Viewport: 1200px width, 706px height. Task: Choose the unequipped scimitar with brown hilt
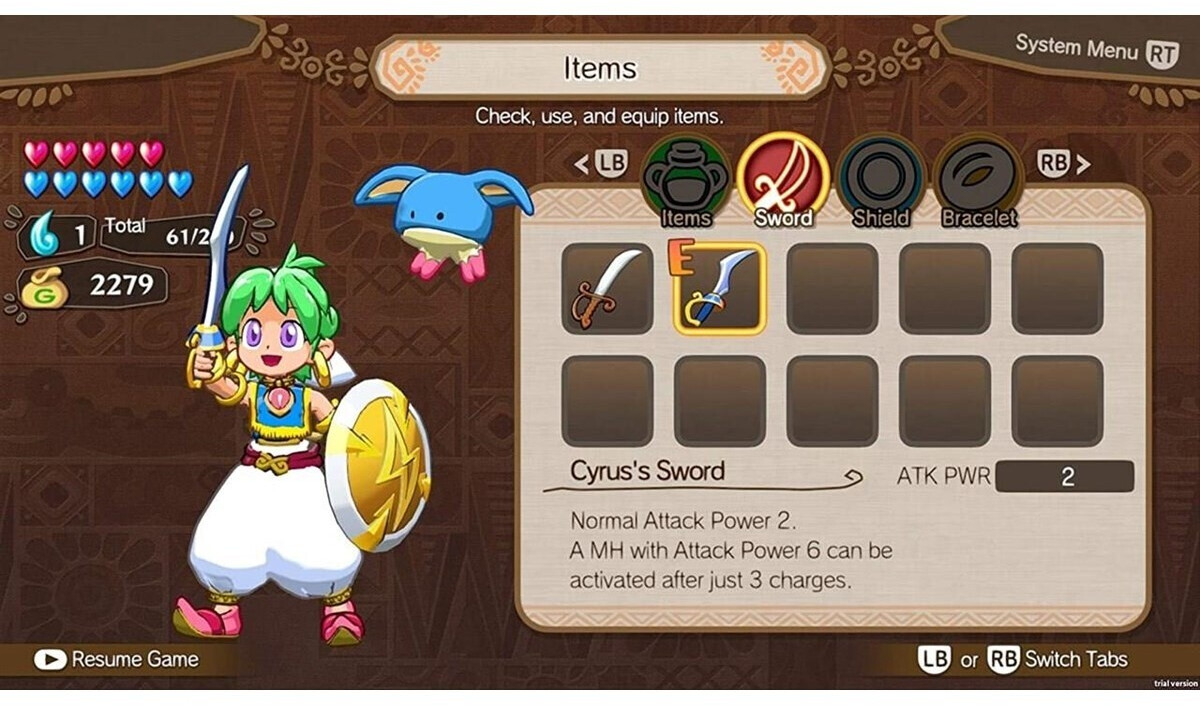607,289
